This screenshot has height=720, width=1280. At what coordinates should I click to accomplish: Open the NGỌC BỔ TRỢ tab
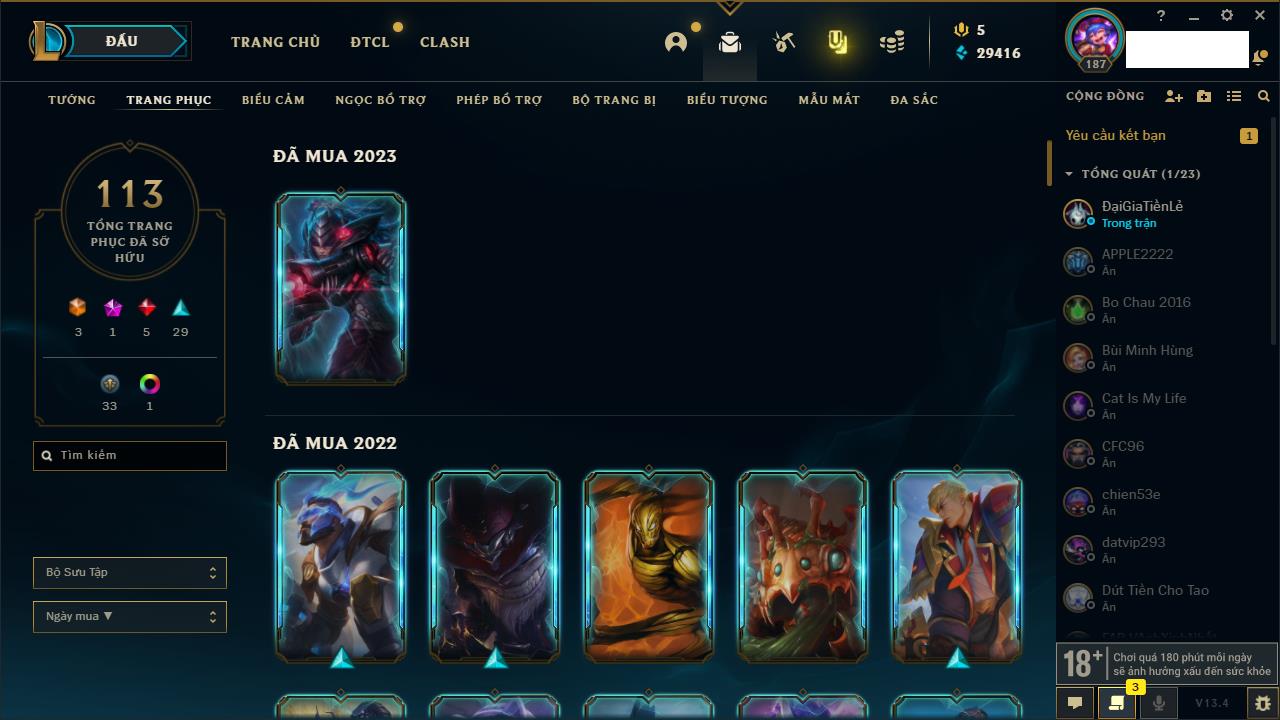tap(380, 100)
